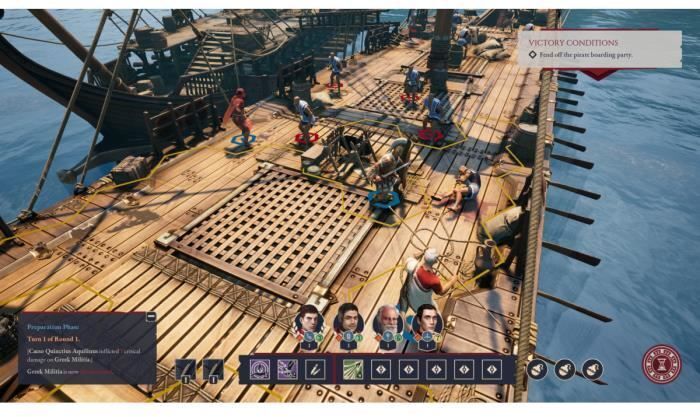
Task: Minimize the combat log panel
Action: pyautogui.click(x=151, y=317)
